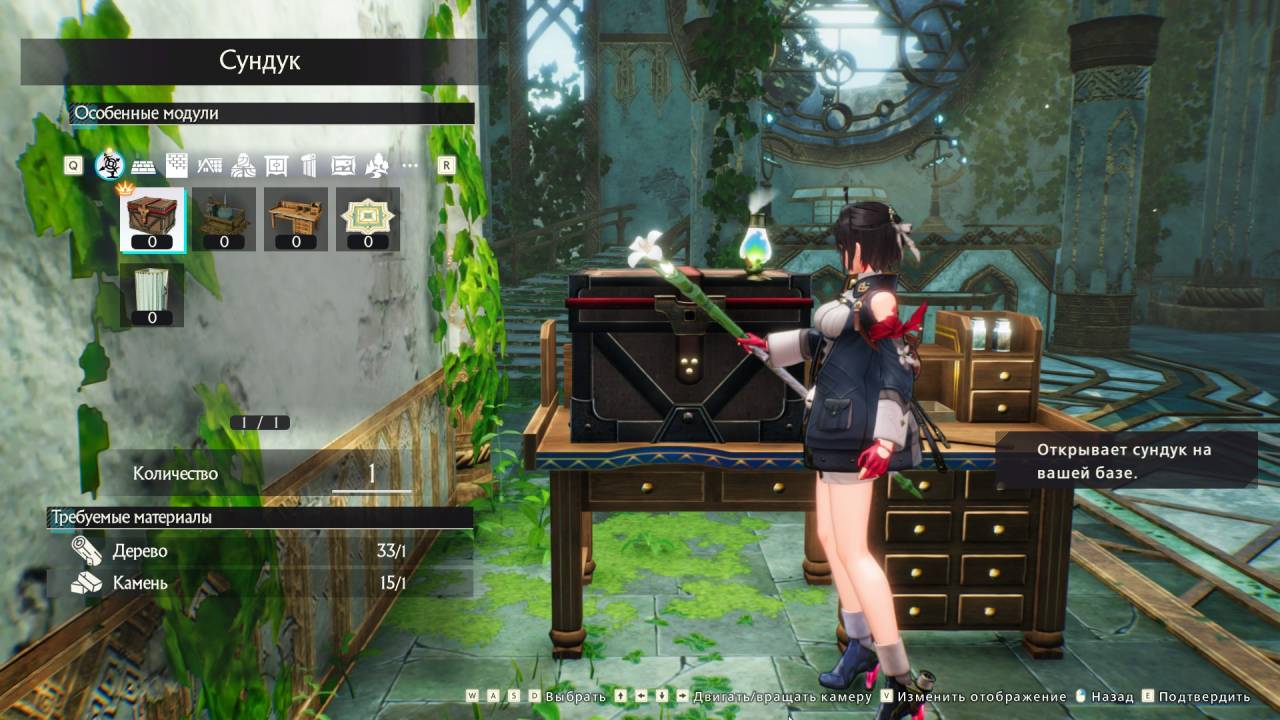Choose the white folding screen slot

[x=152, y=294]
